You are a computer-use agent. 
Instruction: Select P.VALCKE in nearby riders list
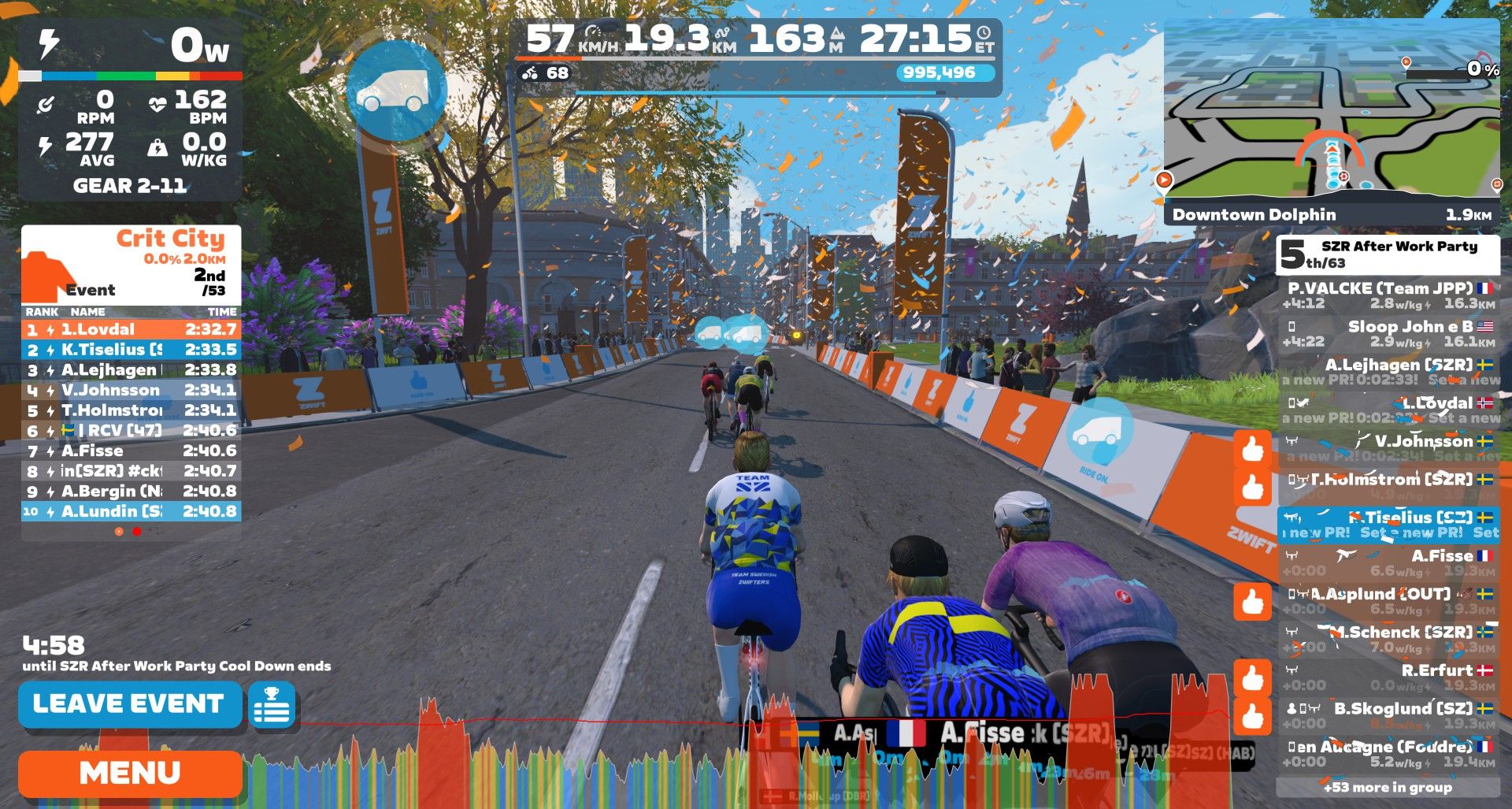coord(1388,295)
